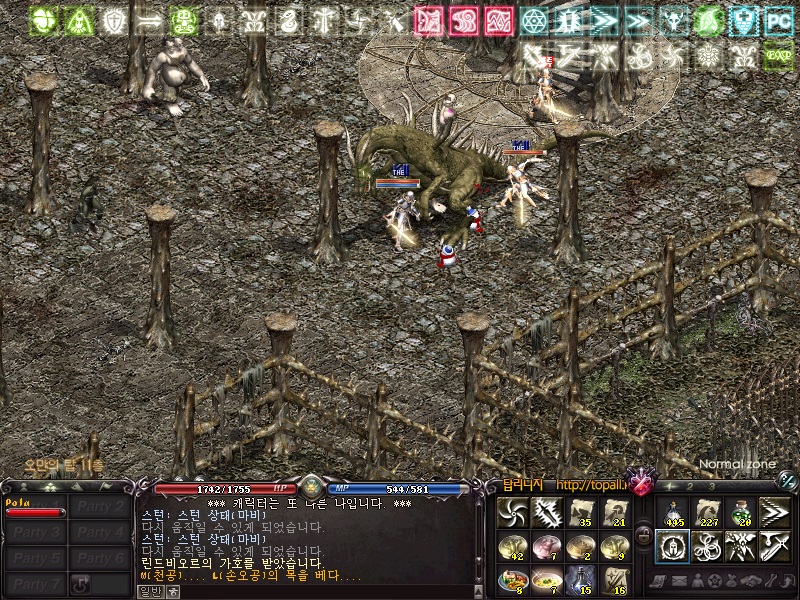This screenshot has width=800, height=600.
Task: Open the mail envelope menu icon
Action: (x=677, y=580)
